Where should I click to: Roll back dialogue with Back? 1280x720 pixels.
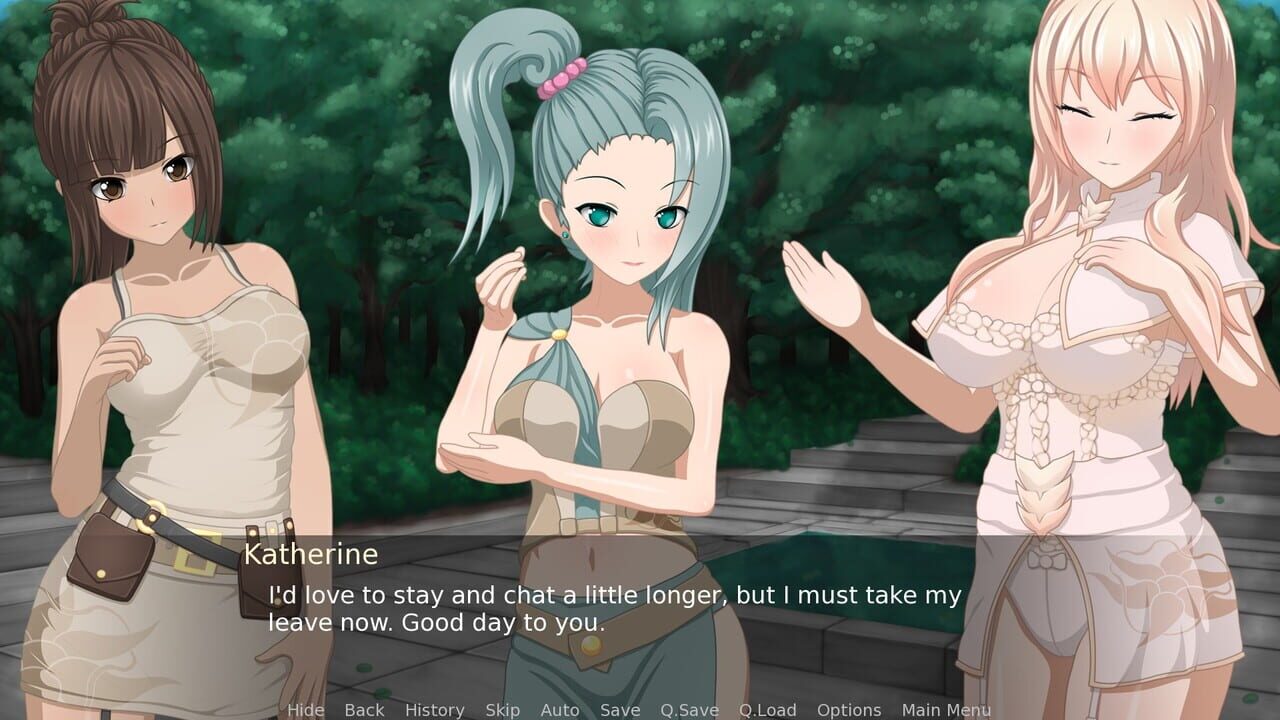[x=363, y=710]
